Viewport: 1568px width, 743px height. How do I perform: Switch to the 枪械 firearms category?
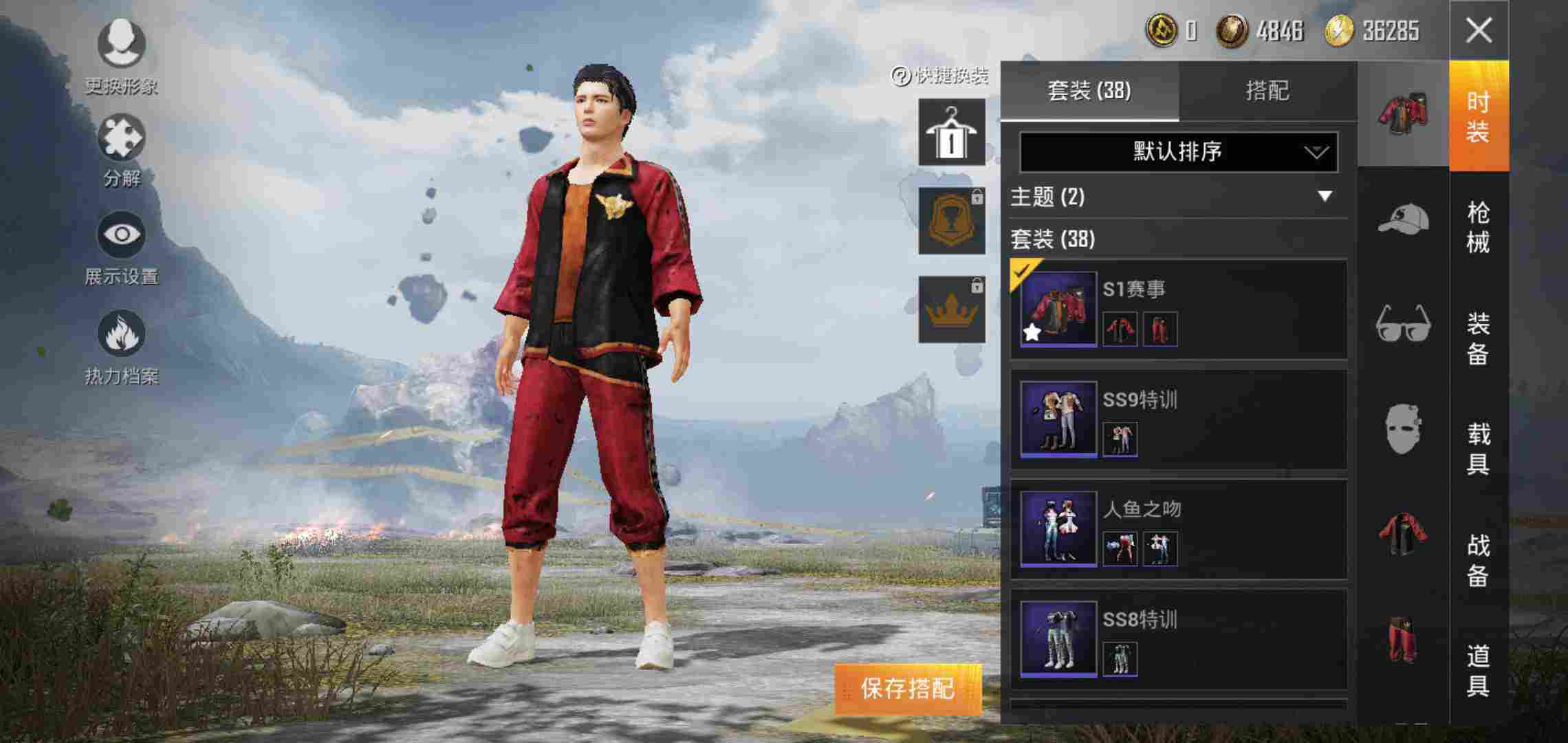coord(1479,227)
